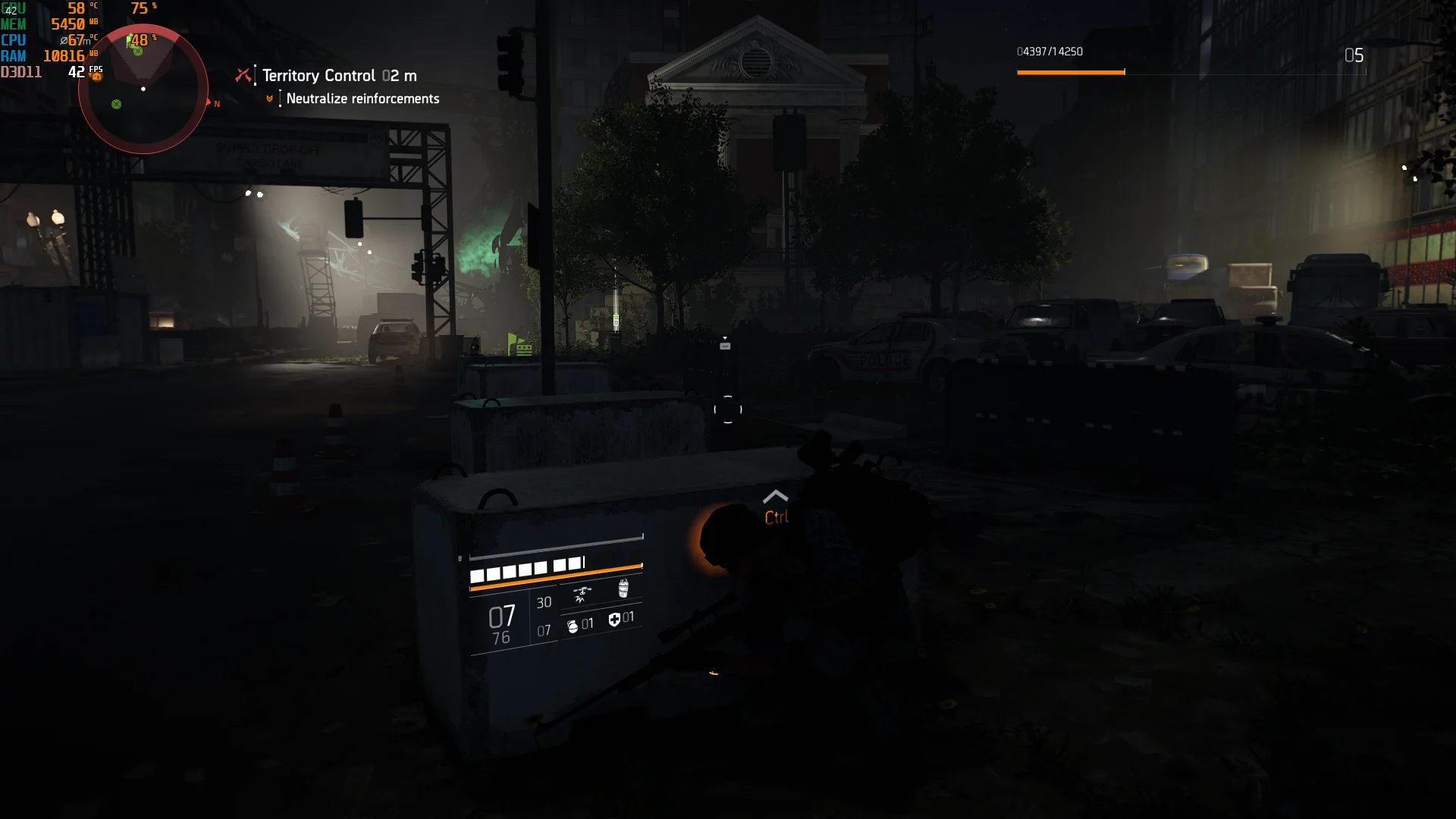Activate the canister-shaped skill icon
This screenshot has height=819, width=1456.
(x=623, y=588)
